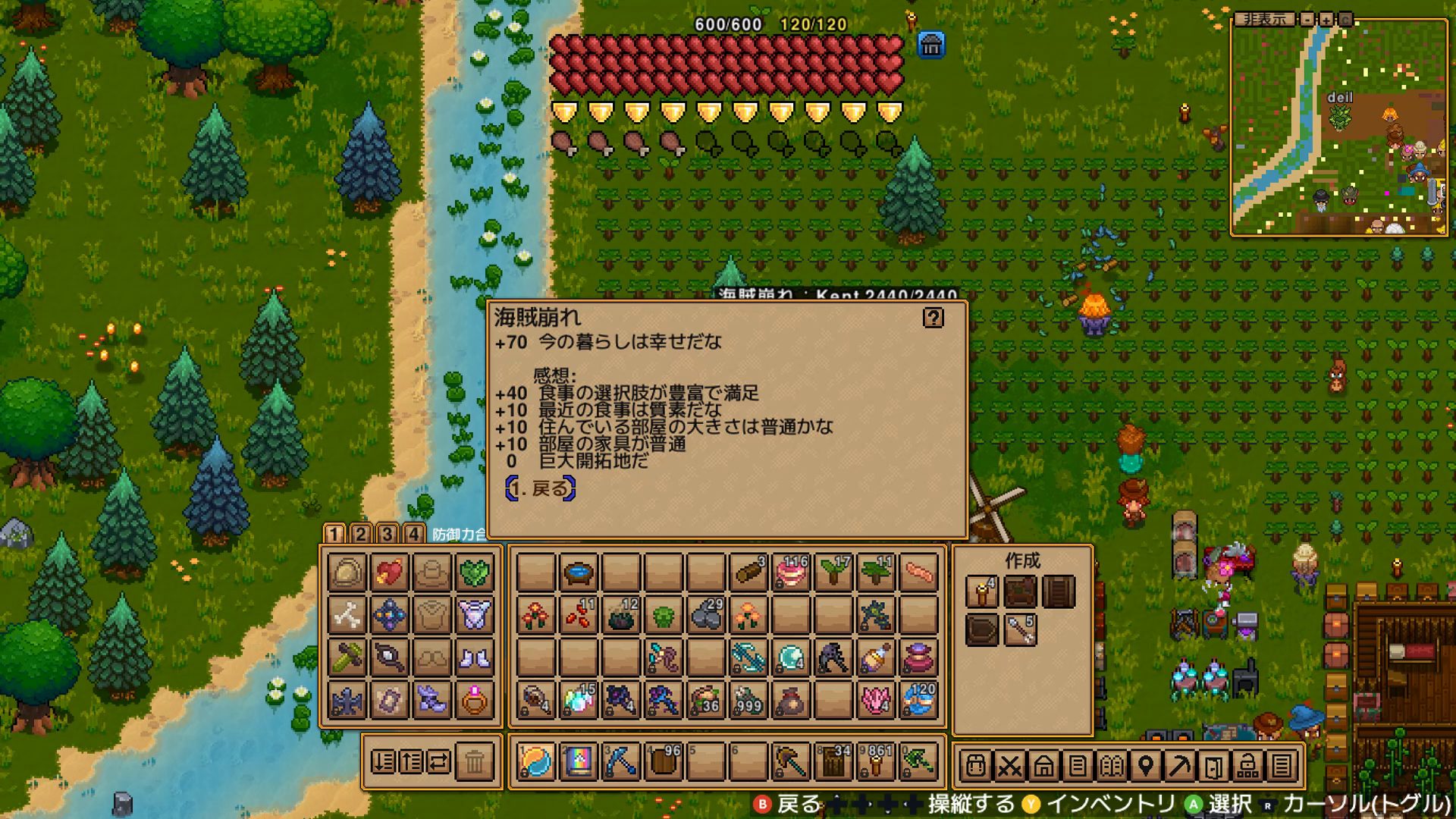The image size is (1456, 819).
Task: Switch to equipment preset tab 4
Action: coord(413,534)
